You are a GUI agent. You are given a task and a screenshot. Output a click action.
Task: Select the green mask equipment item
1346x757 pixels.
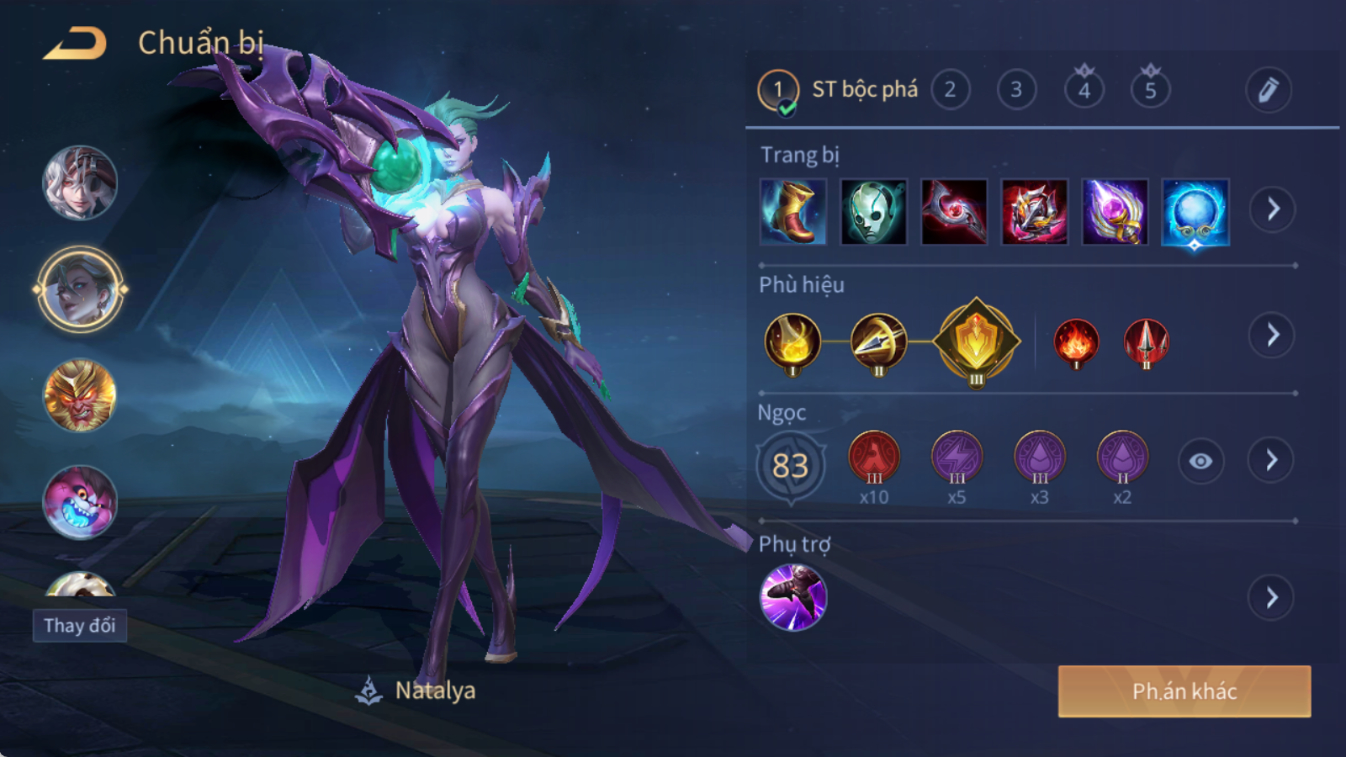click(x=873, y=212)
